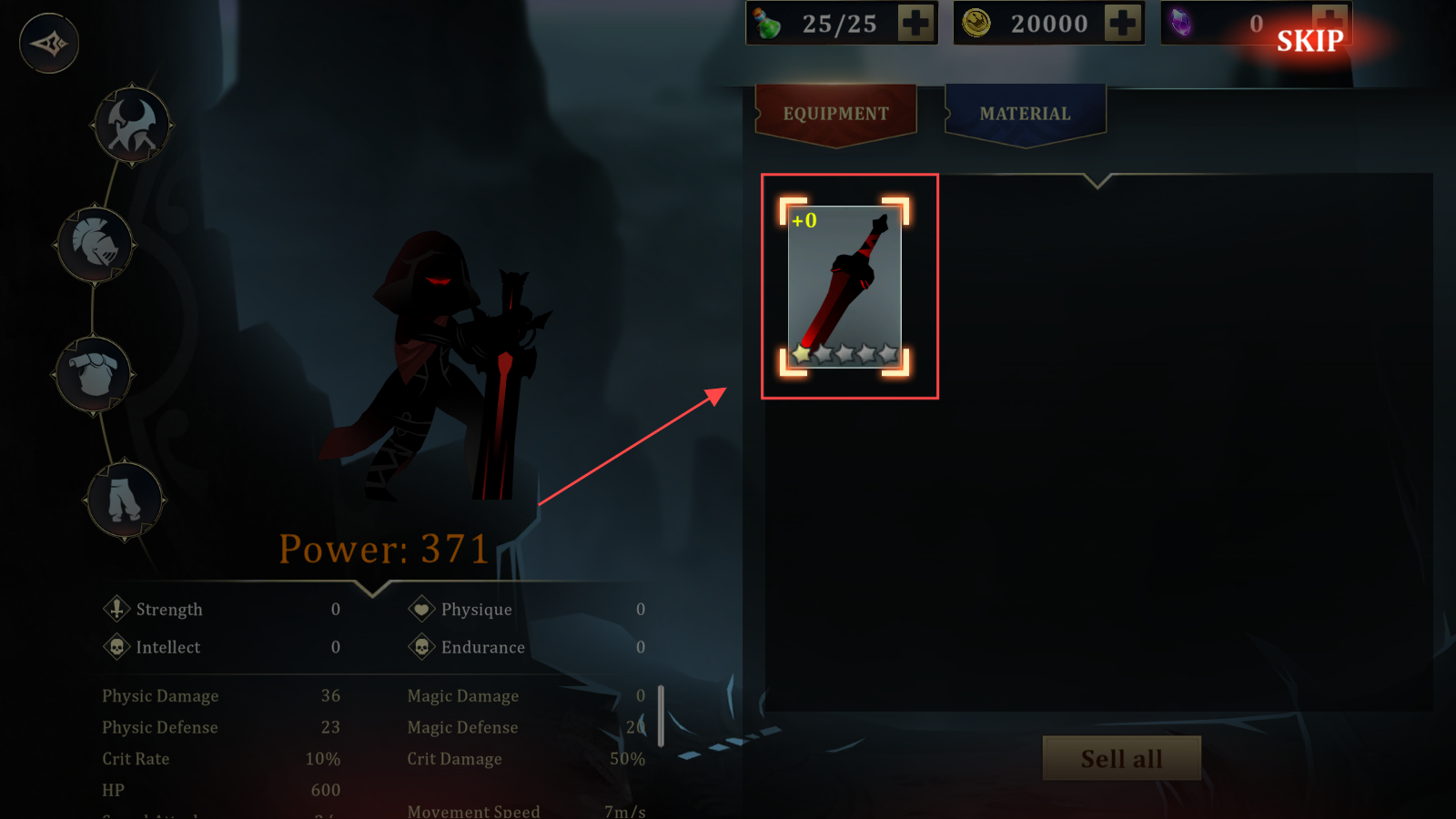Choose the helmet equipment slot
1456x819 pixels.
pyautogui.click(x=96, y=245)
